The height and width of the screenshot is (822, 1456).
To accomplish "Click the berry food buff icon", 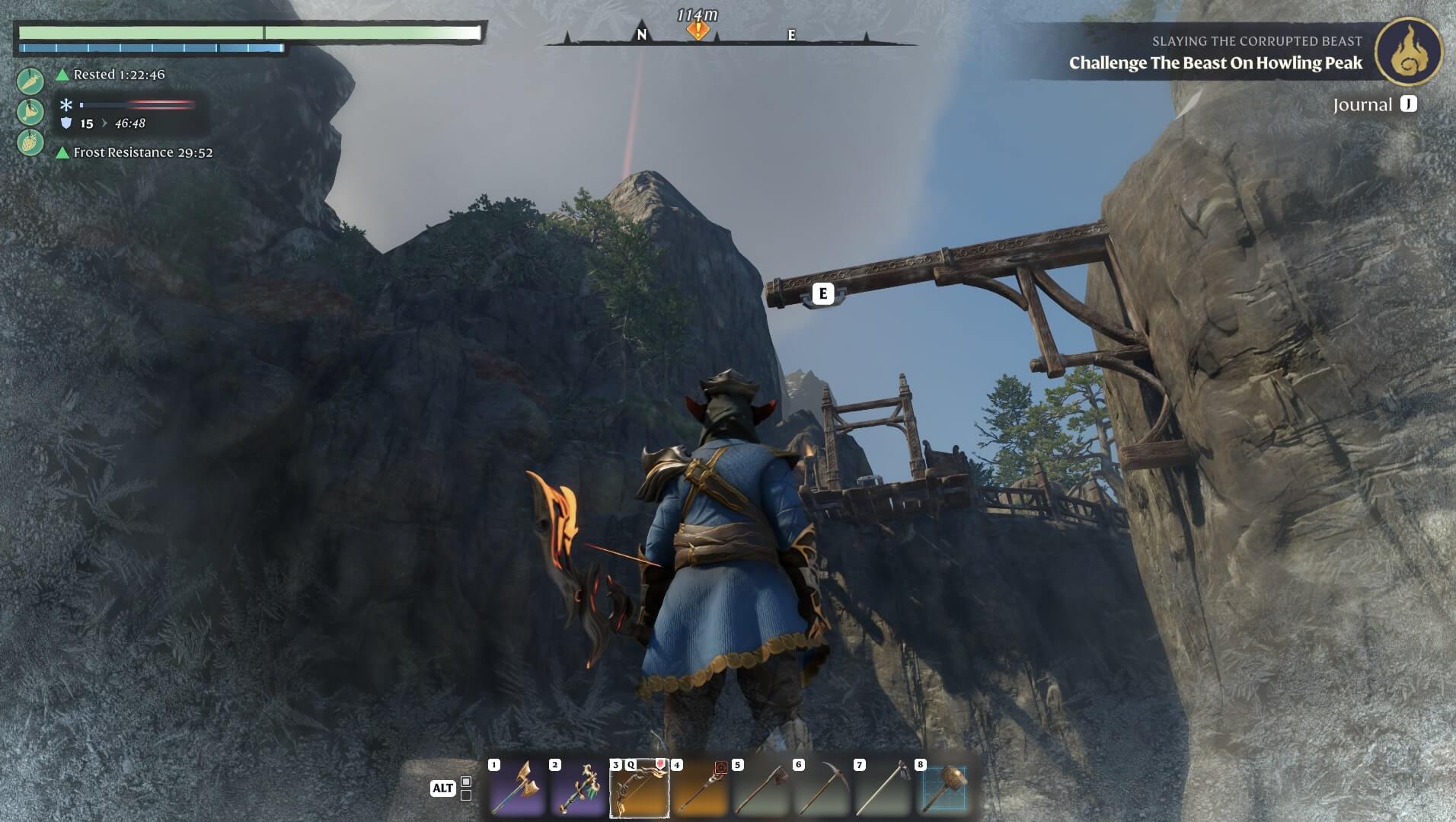I will [x=30, y=142].
